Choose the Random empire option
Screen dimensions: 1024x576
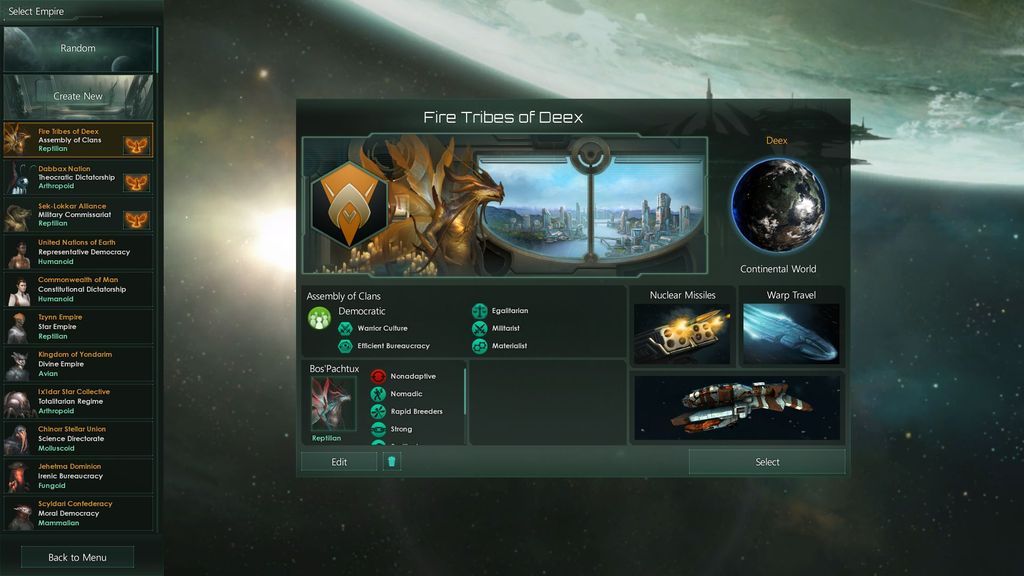(x=78, y=48)
